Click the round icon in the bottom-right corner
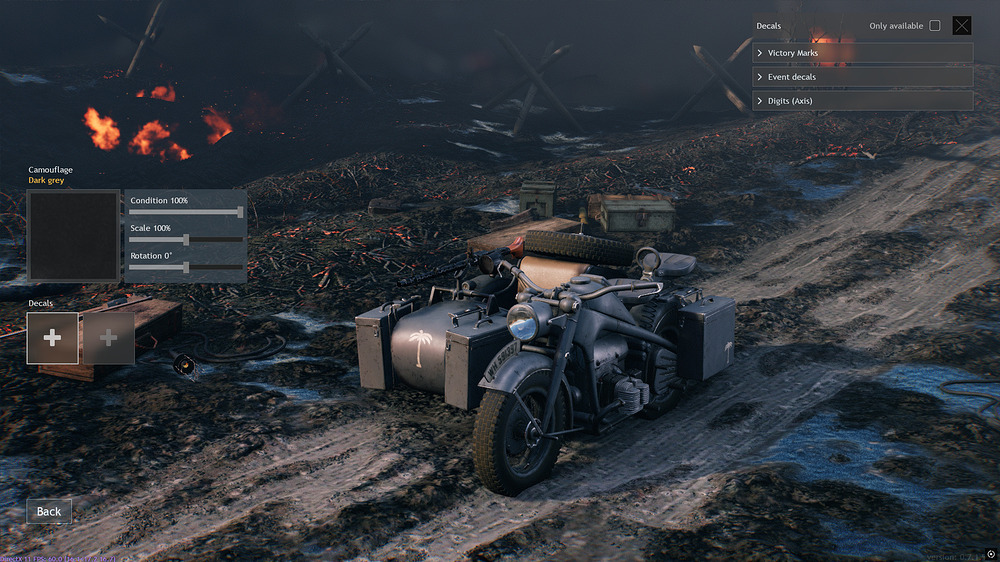 click(x=989, y=553)
